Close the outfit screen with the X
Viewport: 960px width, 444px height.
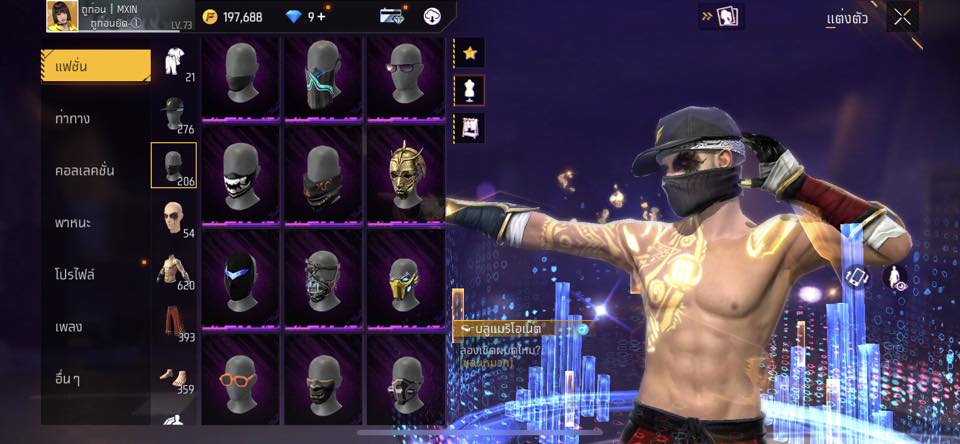pos(902,17)
